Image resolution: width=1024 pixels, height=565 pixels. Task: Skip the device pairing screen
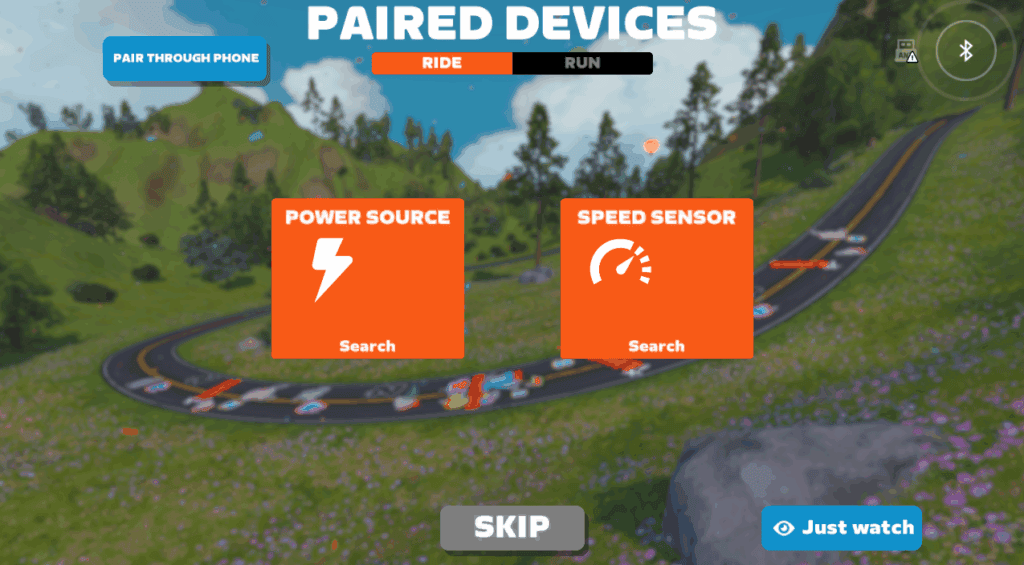[x=512, y=527]
